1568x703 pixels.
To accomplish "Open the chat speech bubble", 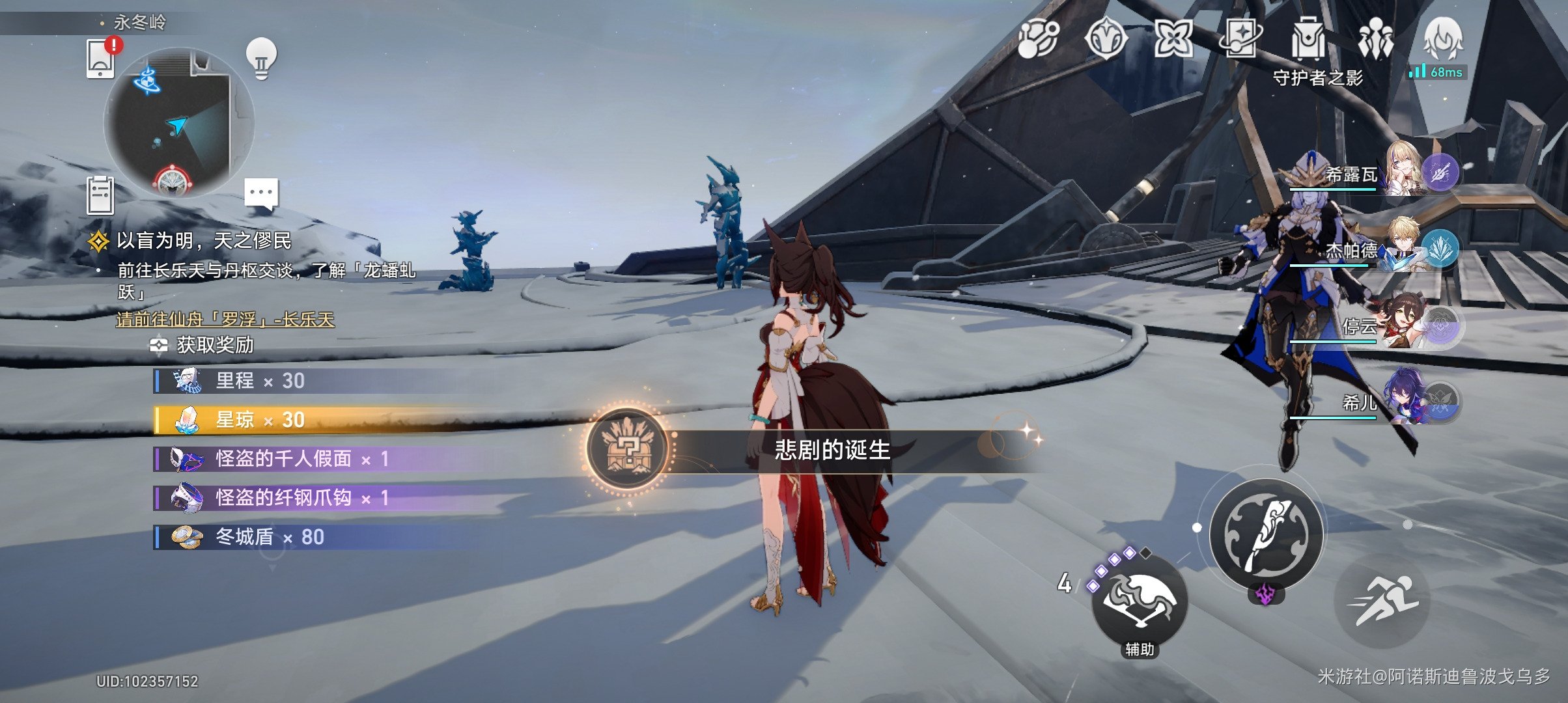I will pos(261,193).
